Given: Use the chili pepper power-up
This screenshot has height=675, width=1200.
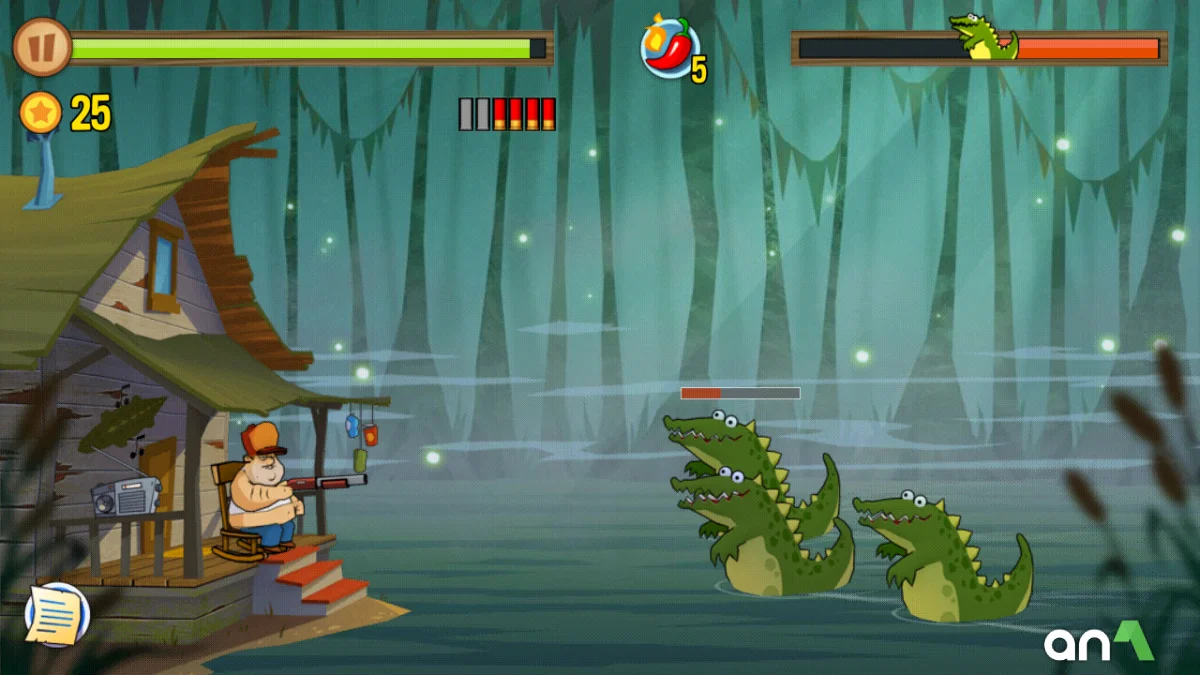Looking at the screenshot, I should (669, 47).
